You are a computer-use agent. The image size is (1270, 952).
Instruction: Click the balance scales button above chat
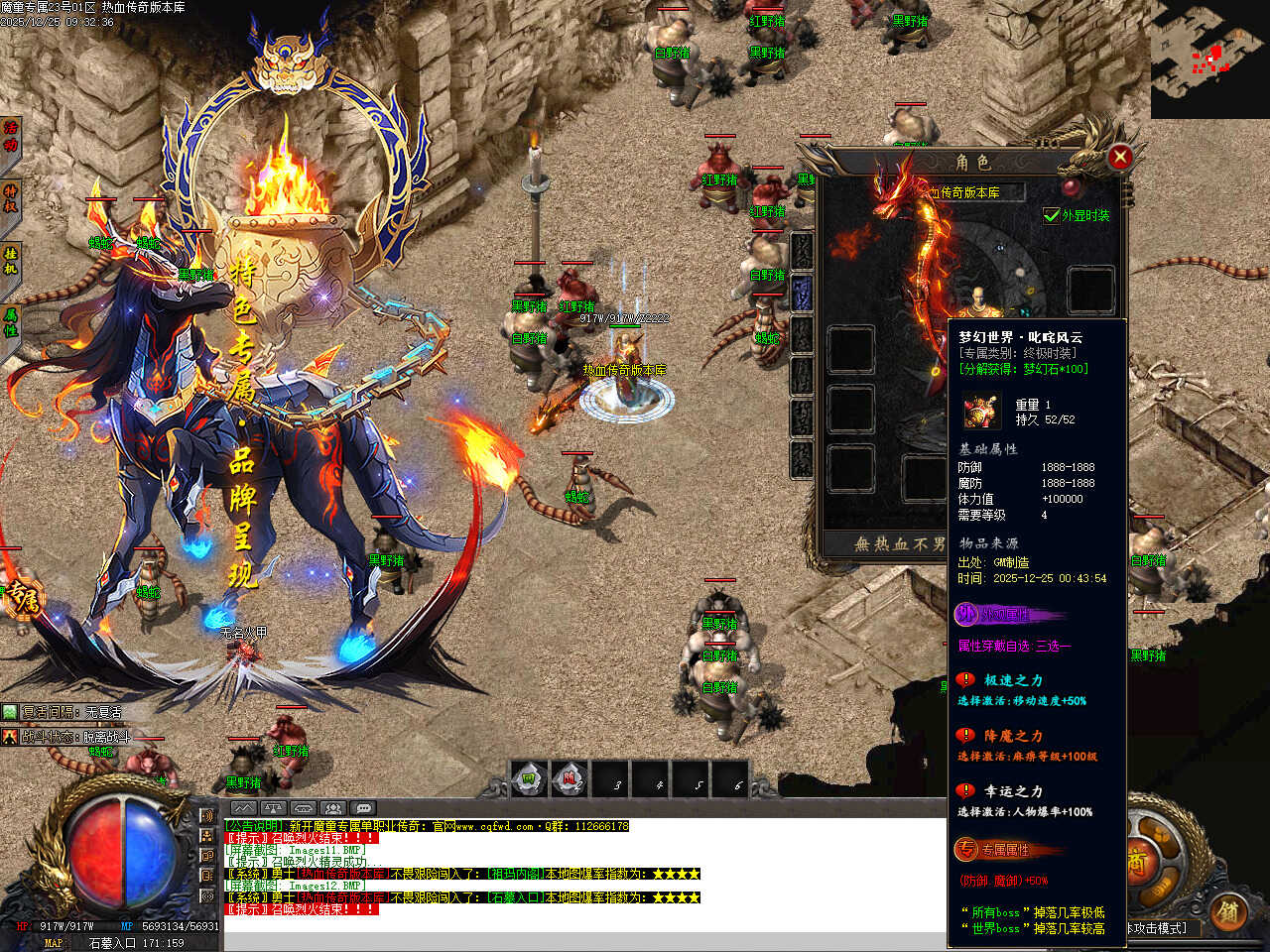click(x=273, y=808)
